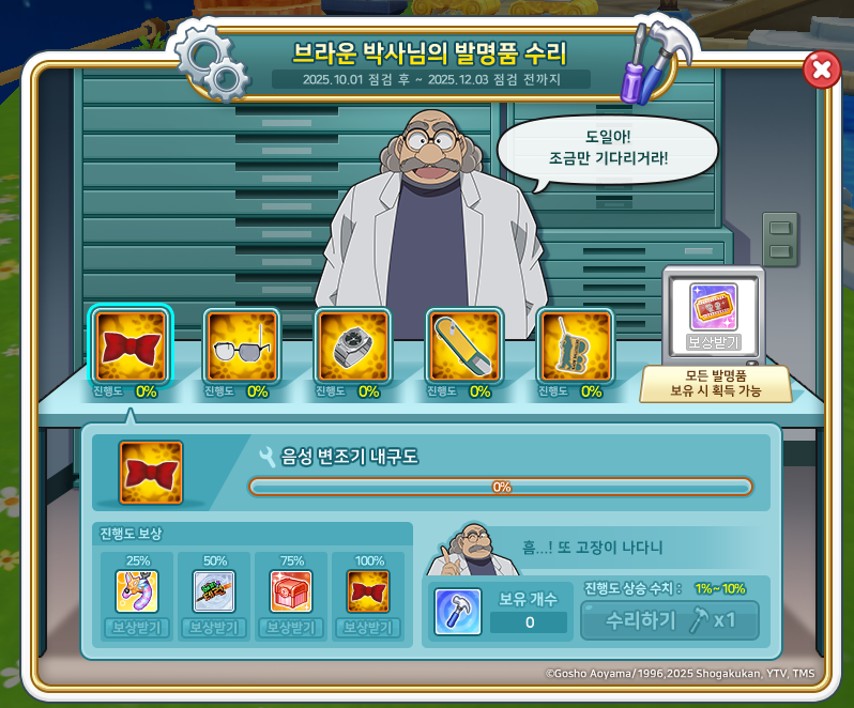Tap the blue hammer item icon

point(458,611)
